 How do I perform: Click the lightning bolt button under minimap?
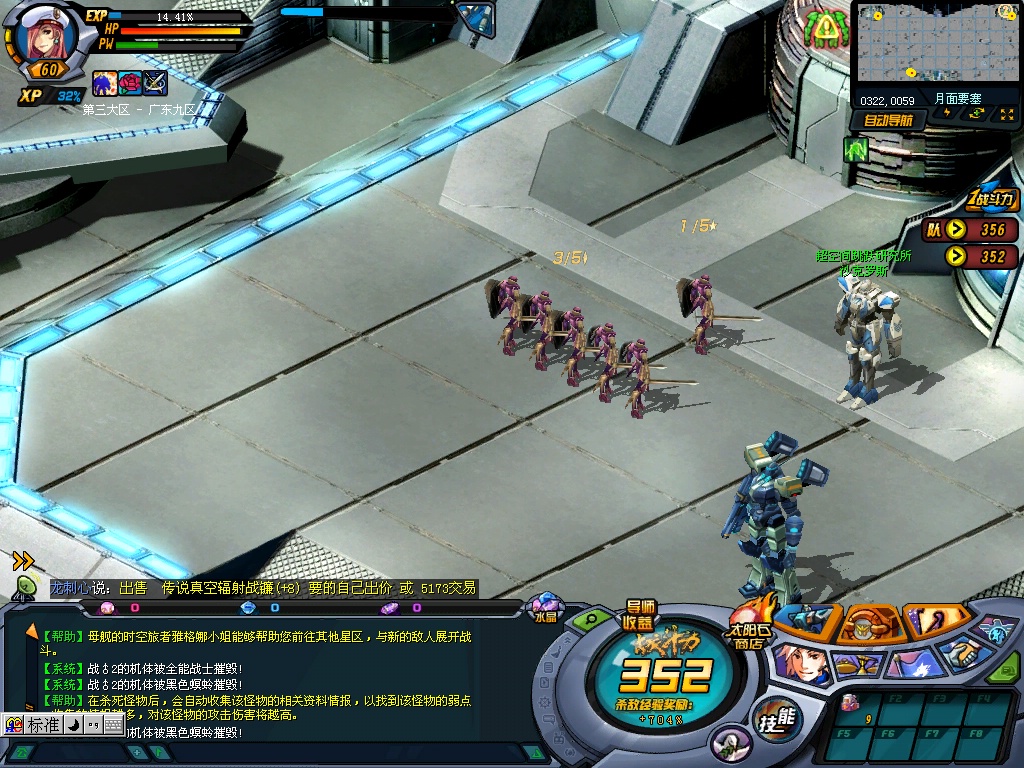tap(948, 114)
